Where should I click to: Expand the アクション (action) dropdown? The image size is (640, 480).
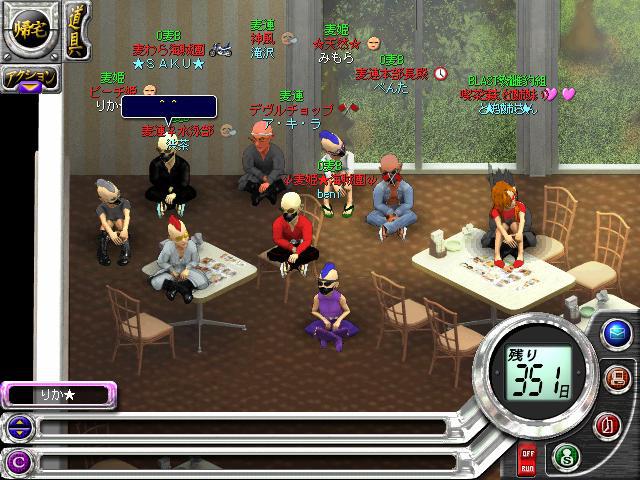[x=28, y=80]
